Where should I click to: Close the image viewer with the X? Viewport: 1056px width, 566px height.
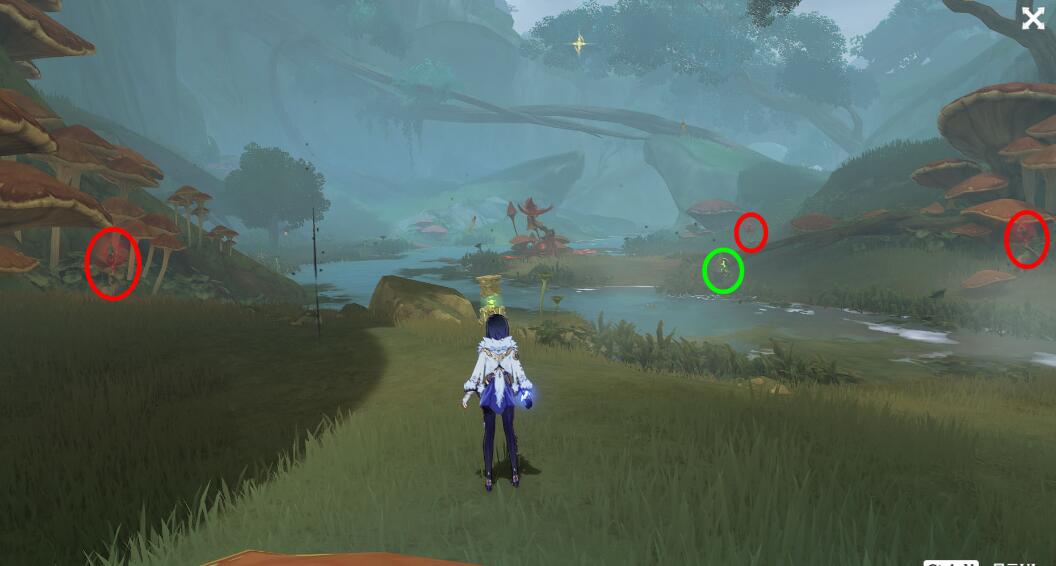1032,18
